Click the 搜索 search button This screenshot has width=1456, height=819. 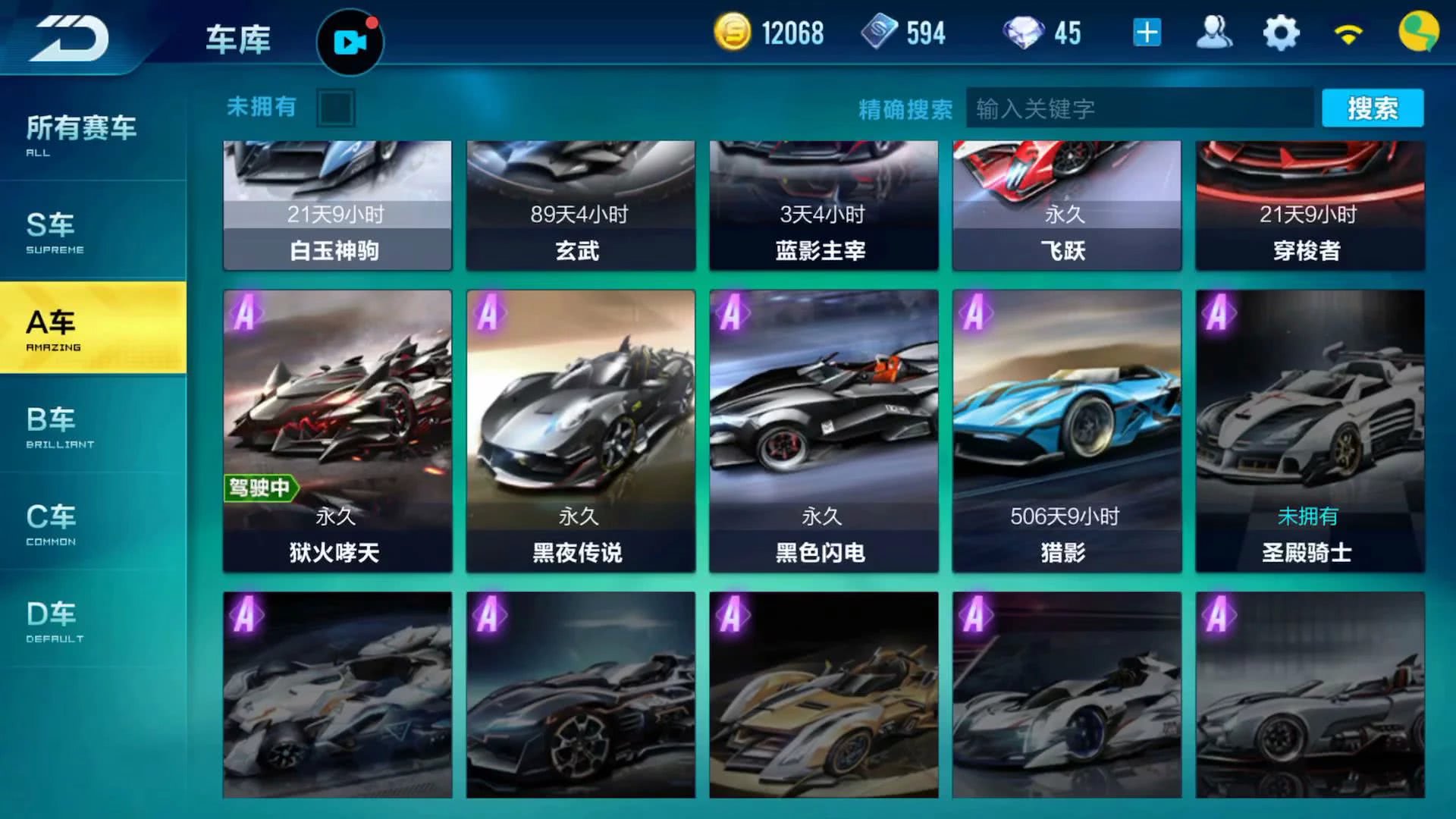[1372, 108]
